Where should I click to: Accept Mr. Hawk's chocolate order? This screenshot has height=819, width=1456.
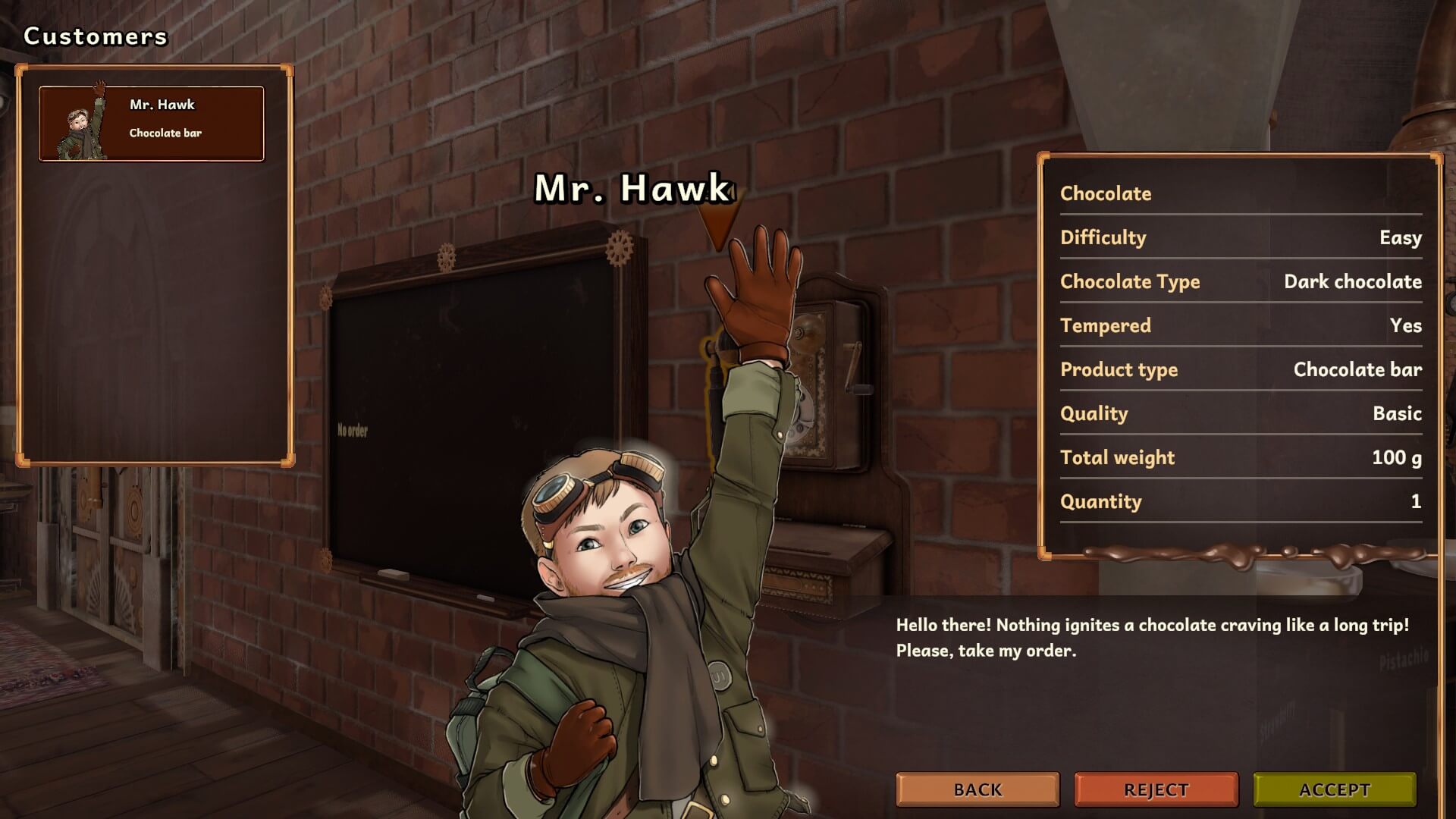1334,789
